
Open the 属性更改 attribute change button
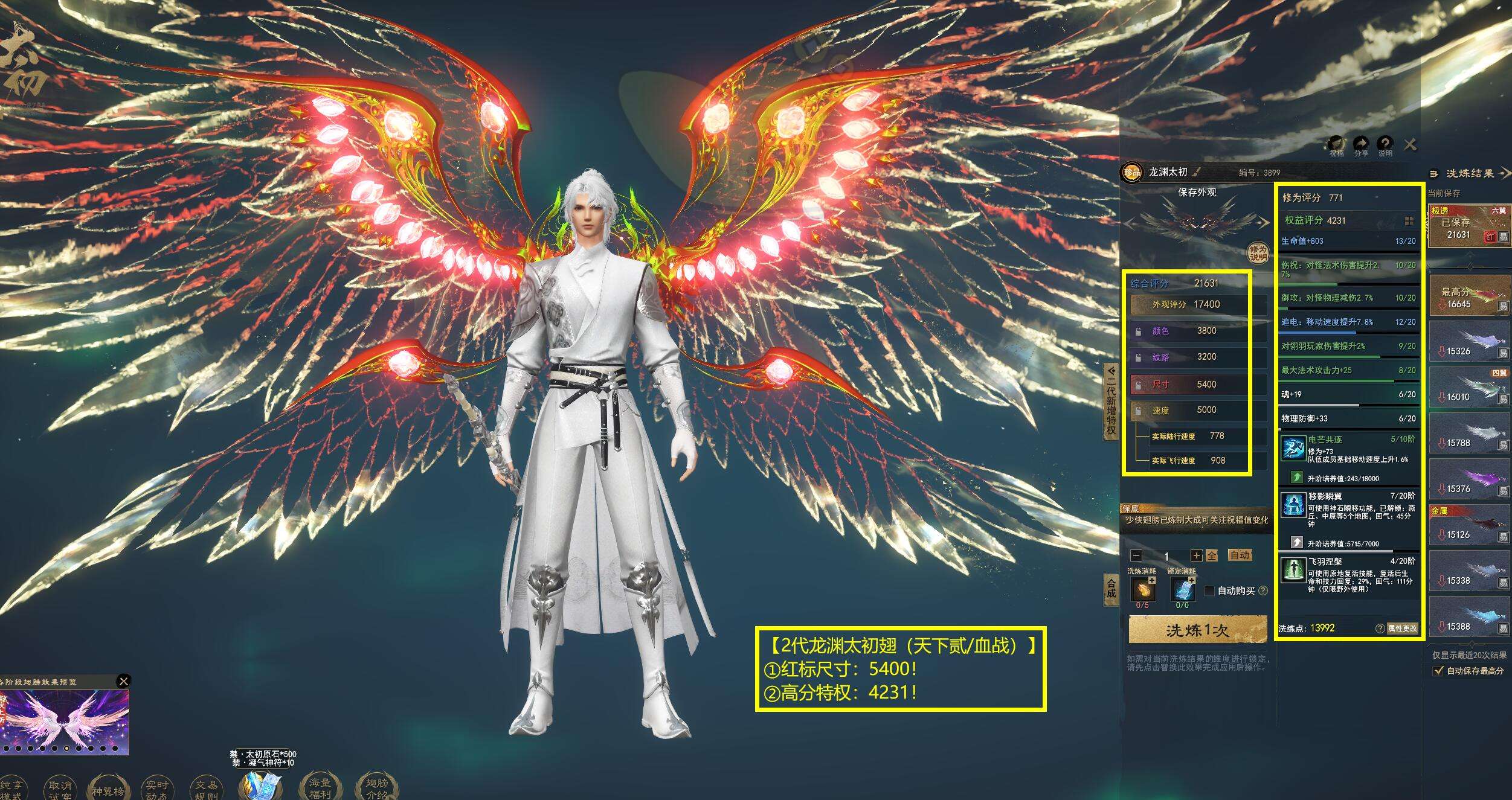[x=1401, y=628]
